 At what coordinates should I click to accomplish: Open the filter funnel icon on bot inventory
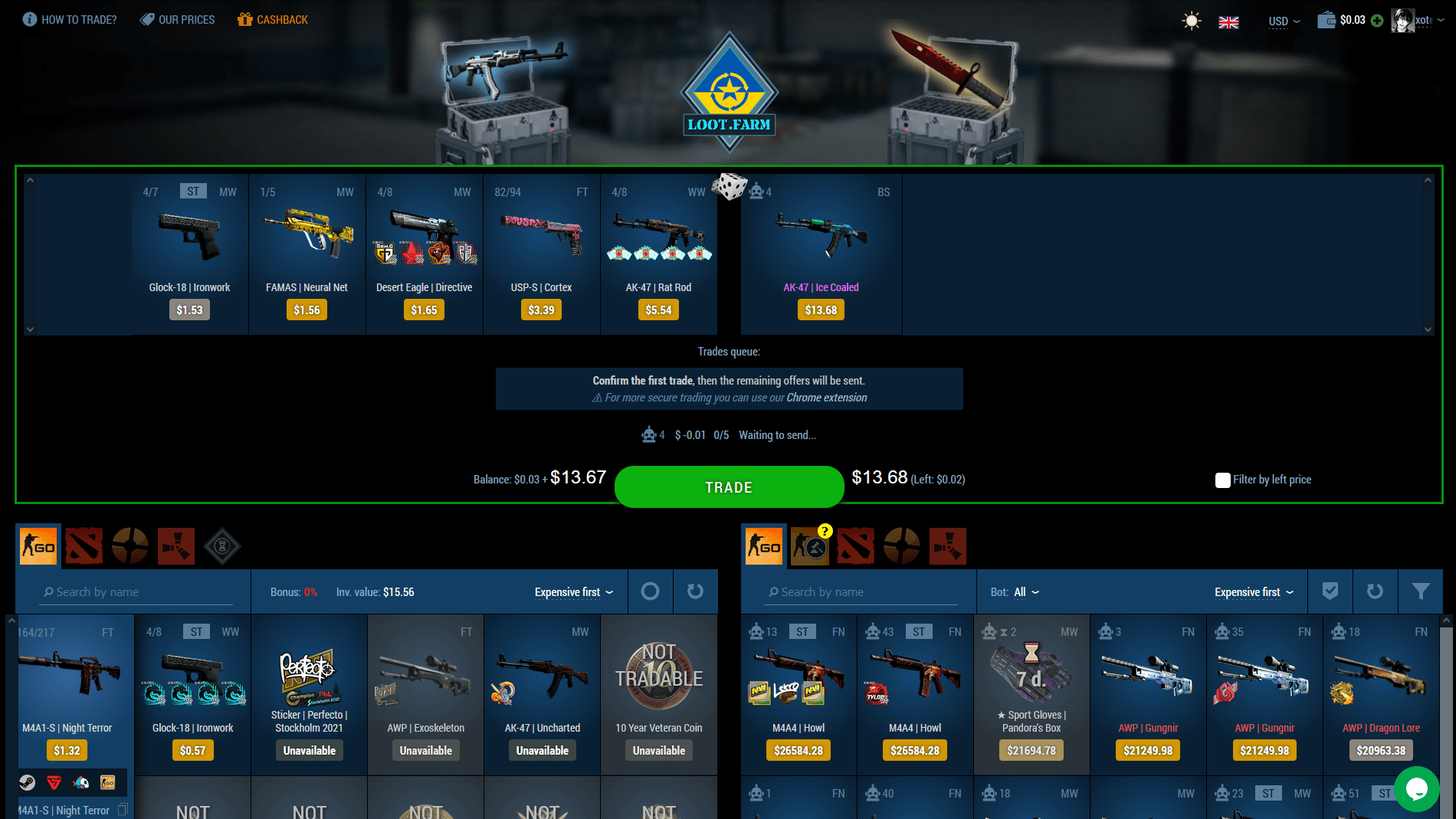tap(1421, 591)
